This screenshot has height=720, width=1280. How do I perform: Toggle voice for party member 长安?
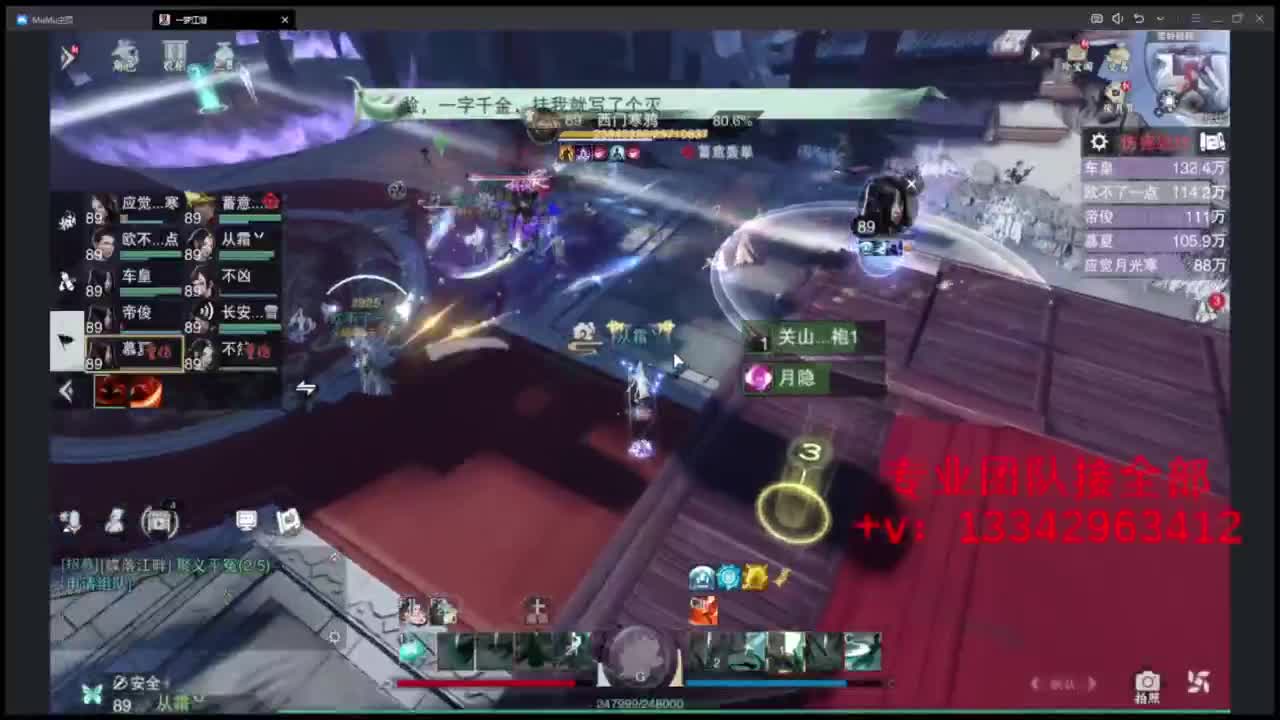[206, 313]
